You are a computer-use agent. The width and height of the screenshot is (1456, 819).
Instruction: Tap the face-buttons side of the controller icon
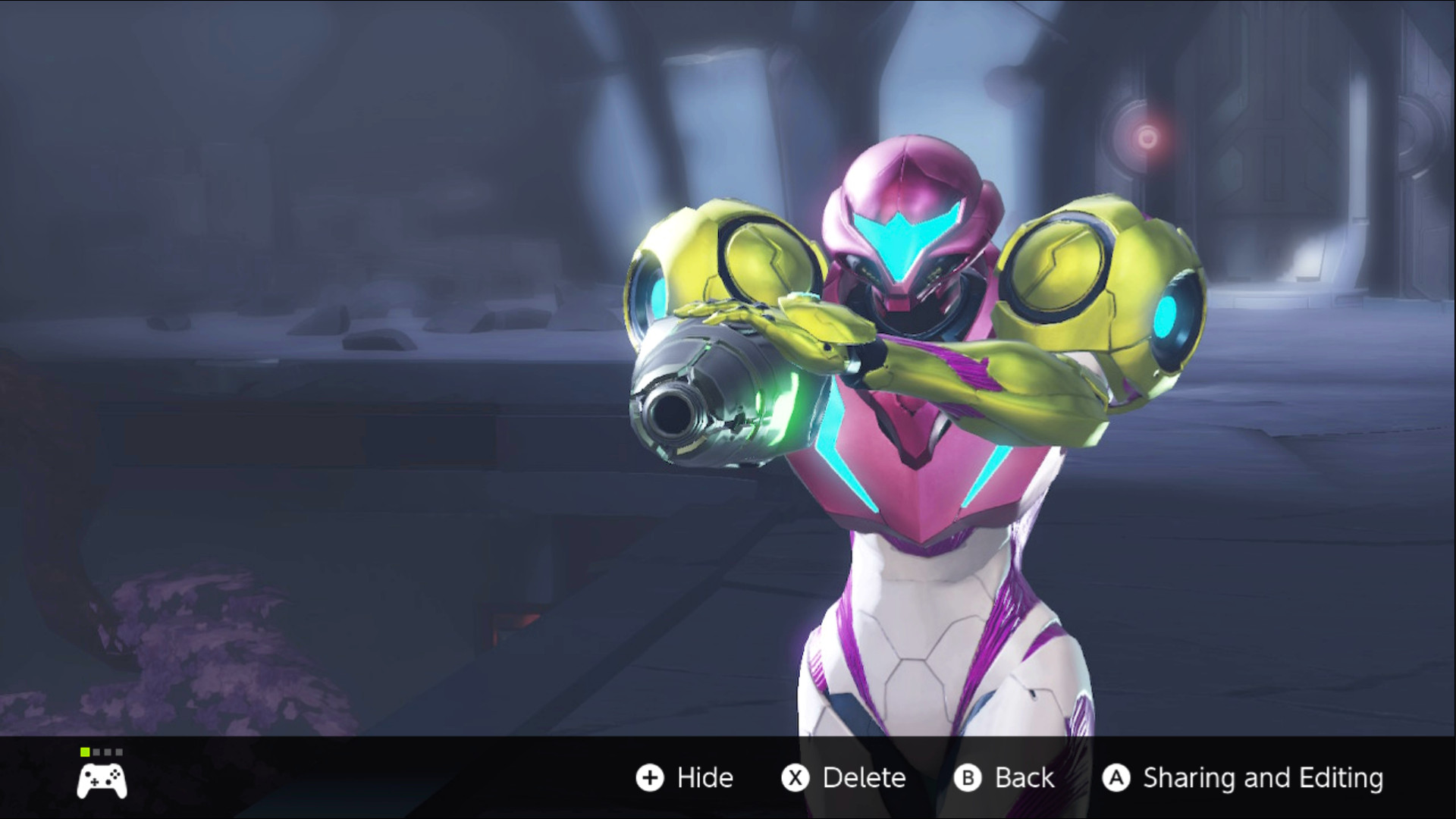coord(115,773)
